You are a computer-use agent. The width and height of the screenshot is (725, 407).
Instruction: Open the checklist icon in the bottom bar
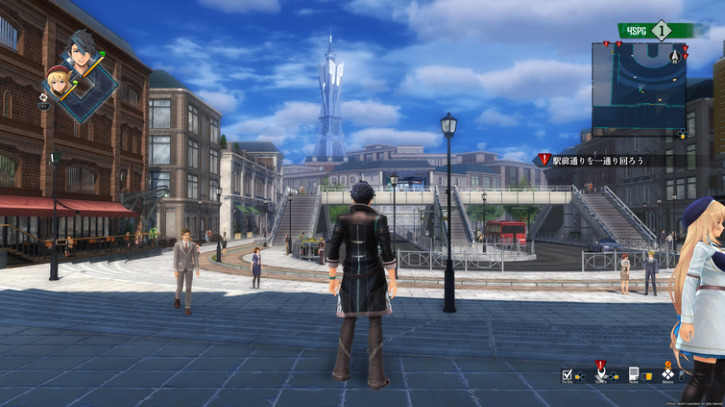point(568,375)
